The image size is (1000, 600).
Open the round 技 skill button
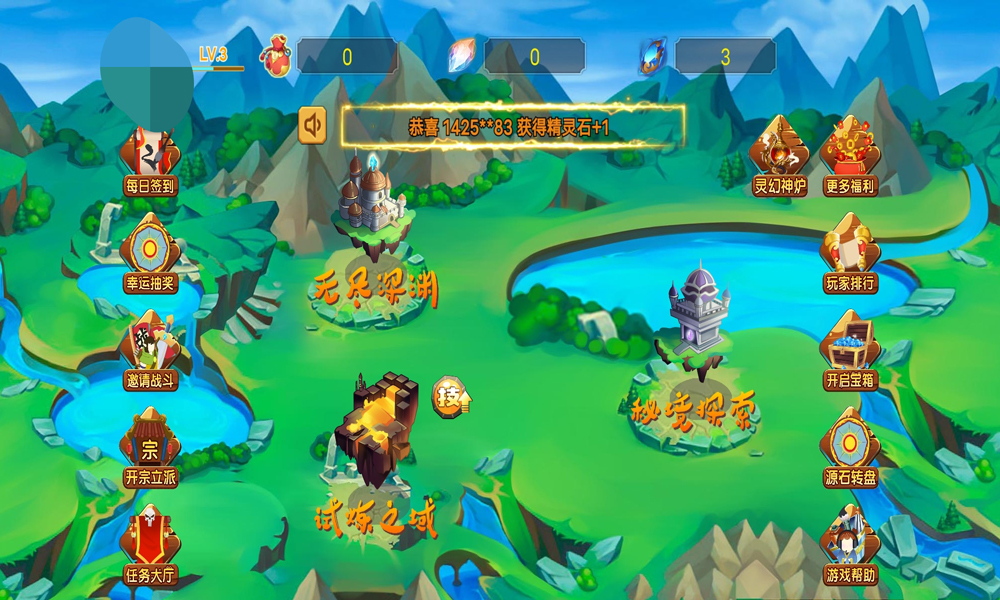pyautogui.click(x=452, y=398)
